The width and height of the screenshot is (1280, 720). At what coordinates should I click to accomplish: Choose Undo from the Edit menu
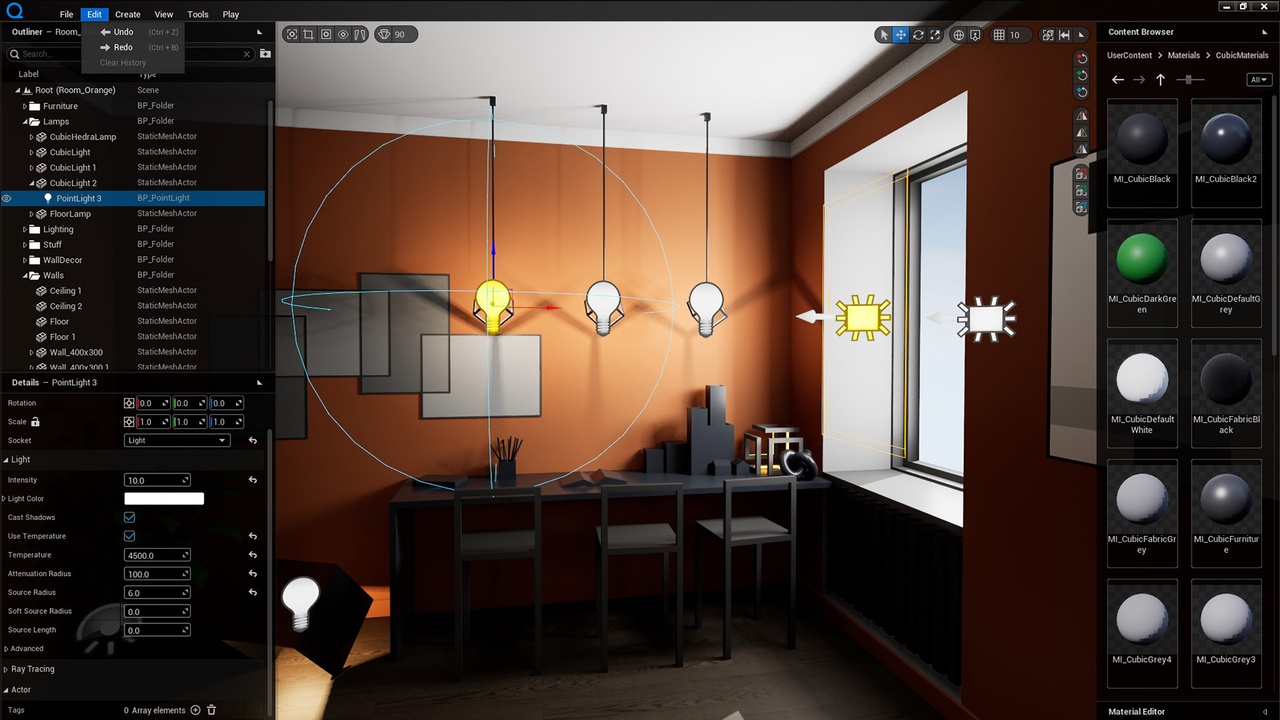click(123, 32)
